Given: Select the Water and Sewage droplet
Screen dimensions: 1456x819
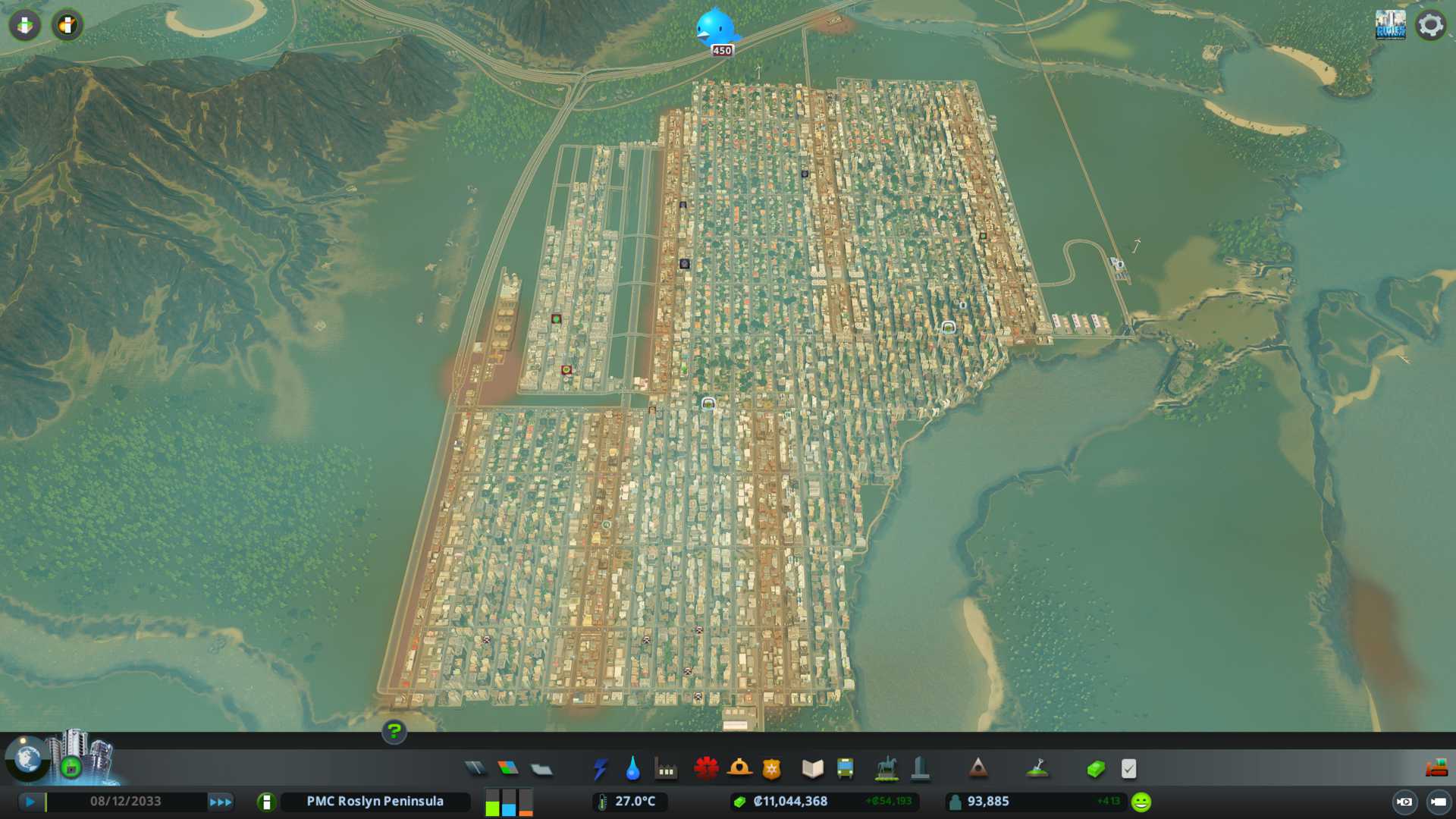Looking at the screenshot, I should (x=632, y=769).
